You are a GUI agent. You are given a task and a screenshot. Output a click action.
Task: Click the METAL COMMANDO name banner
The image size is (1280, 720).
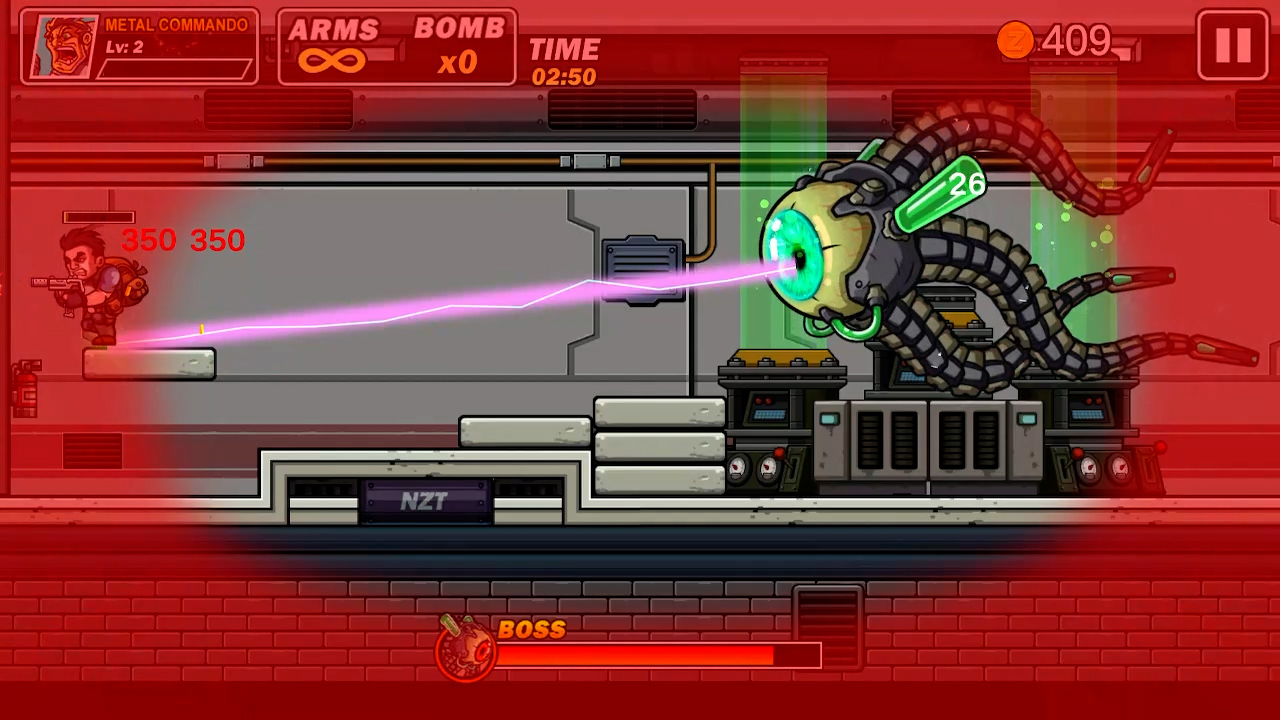tap(177, 24)
